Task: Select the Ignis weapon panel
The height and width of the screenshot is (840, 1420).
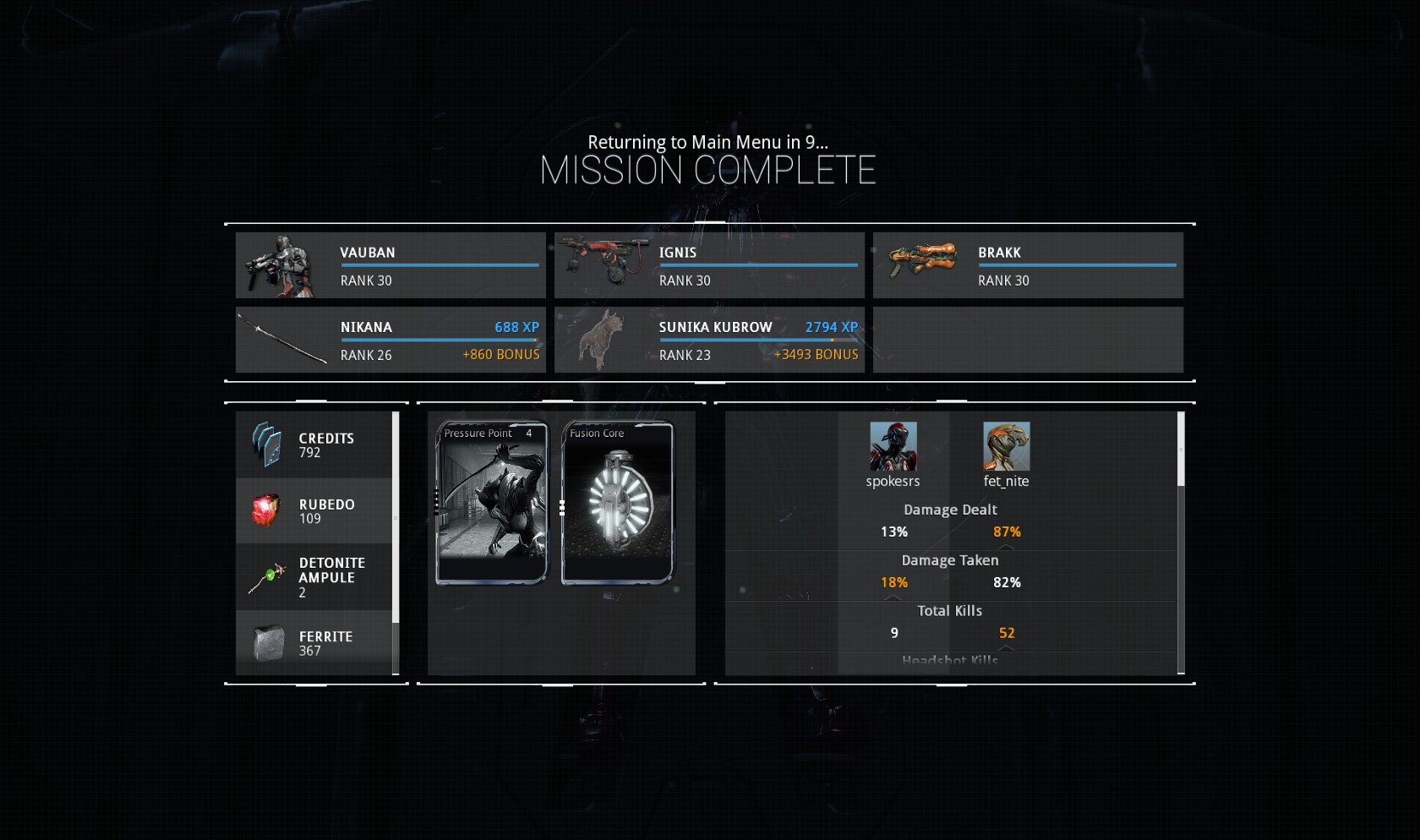Action: (709, 265)
